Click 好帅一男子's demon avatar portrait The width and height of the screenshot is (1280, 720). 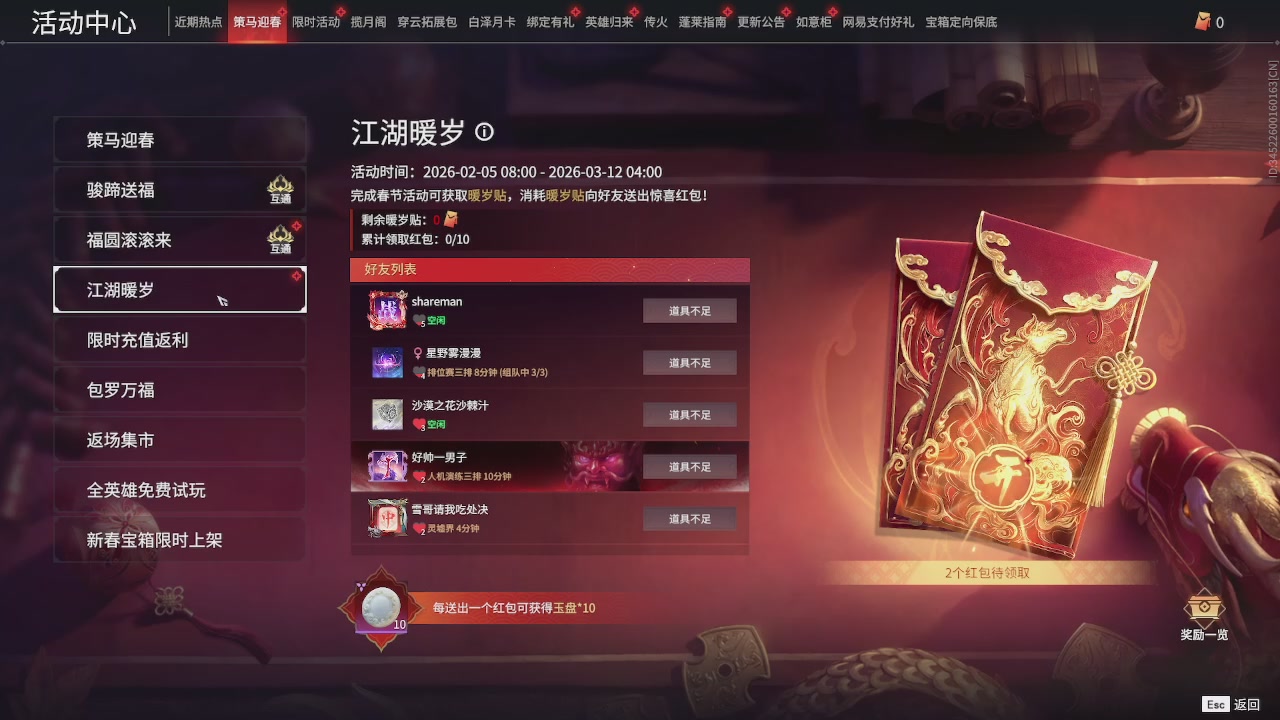click(x=387, y=466)
